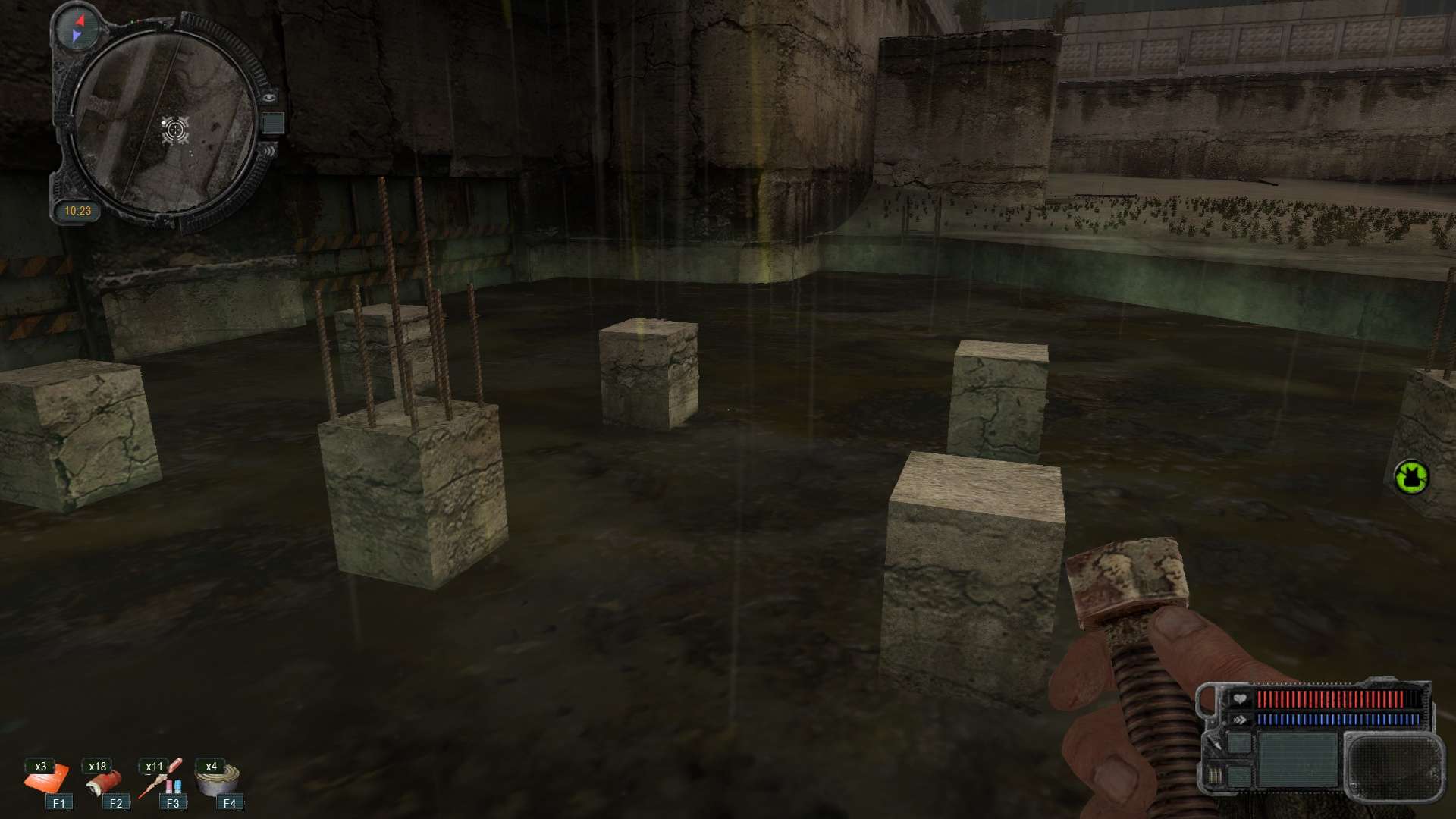Click the sound detection chevrons under the minimap
Viewport: 1456px width, 819px height.
[x=269, y=150]
